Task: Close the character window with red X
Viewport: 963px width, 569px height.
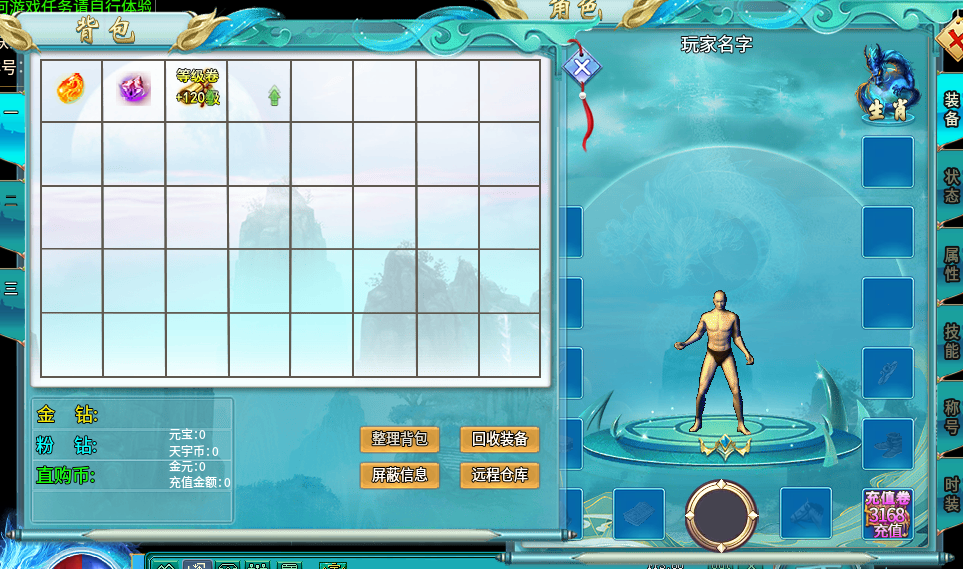Action: click(952, 45)
